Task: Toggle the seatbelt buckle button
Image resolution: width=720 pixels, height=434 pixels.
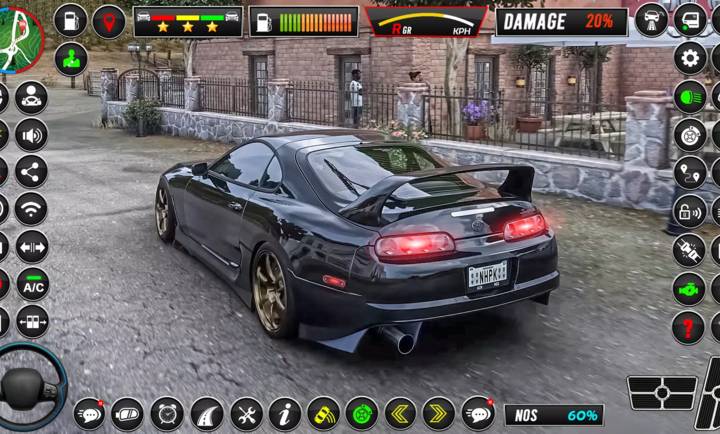Action: (x=689, y=250)
